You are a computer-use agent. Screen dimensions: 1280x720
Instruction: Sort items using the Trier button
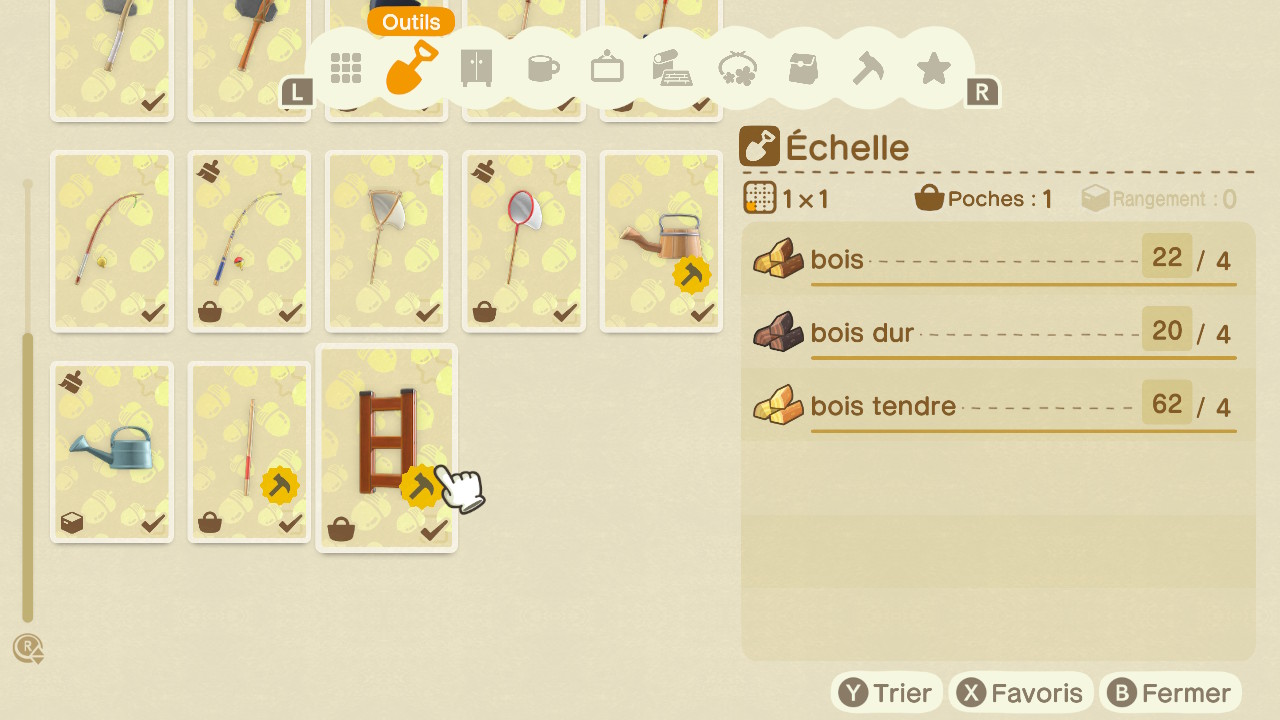point(887,691)
